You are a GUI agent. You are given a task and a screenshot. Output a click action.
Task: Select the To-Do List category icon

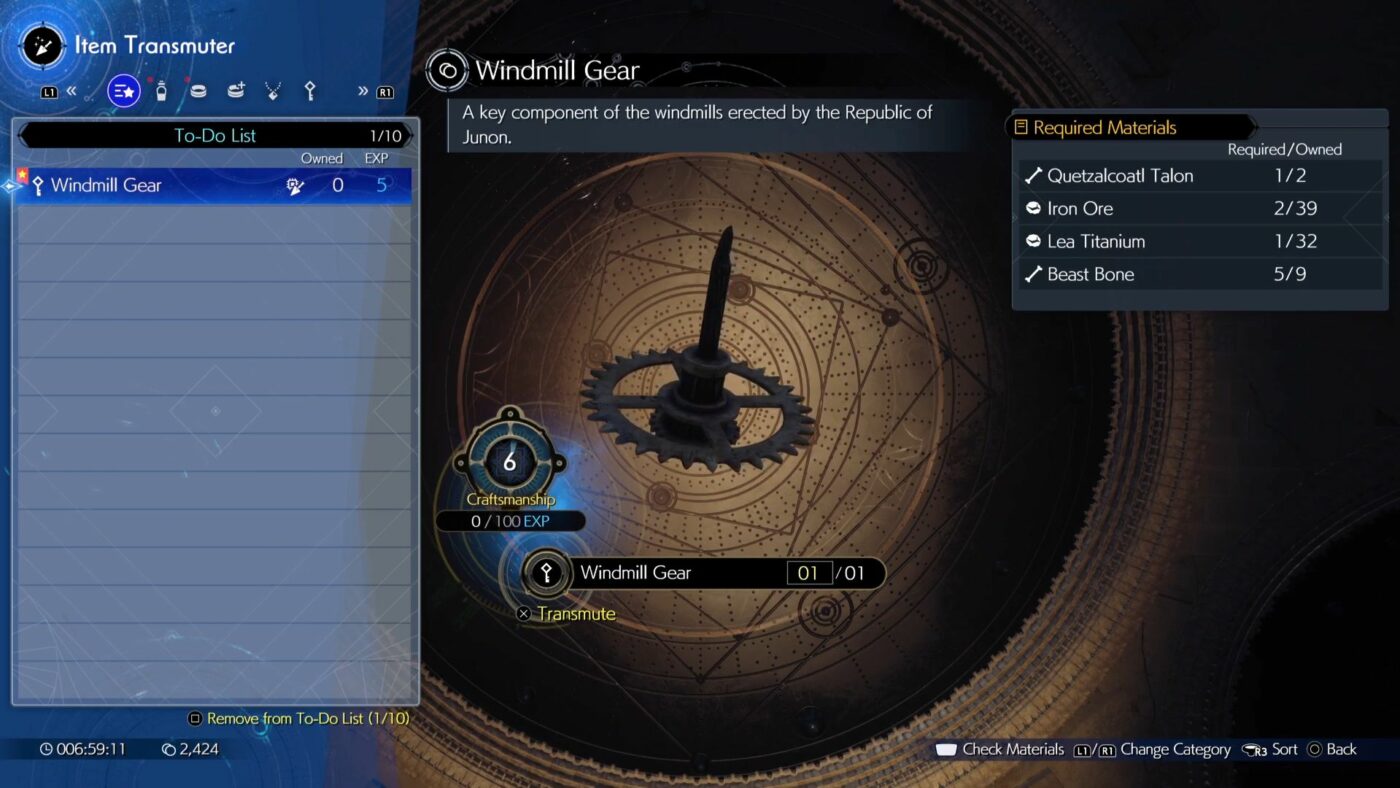[x=124, y=90]
